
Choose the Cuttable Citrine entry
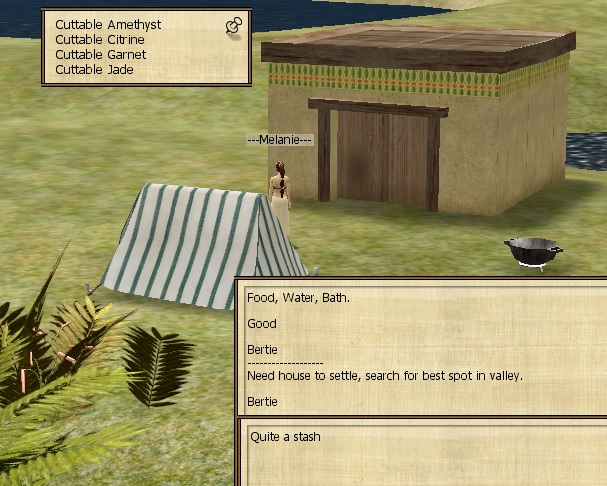pyautogui.click(x=100, y=39)
